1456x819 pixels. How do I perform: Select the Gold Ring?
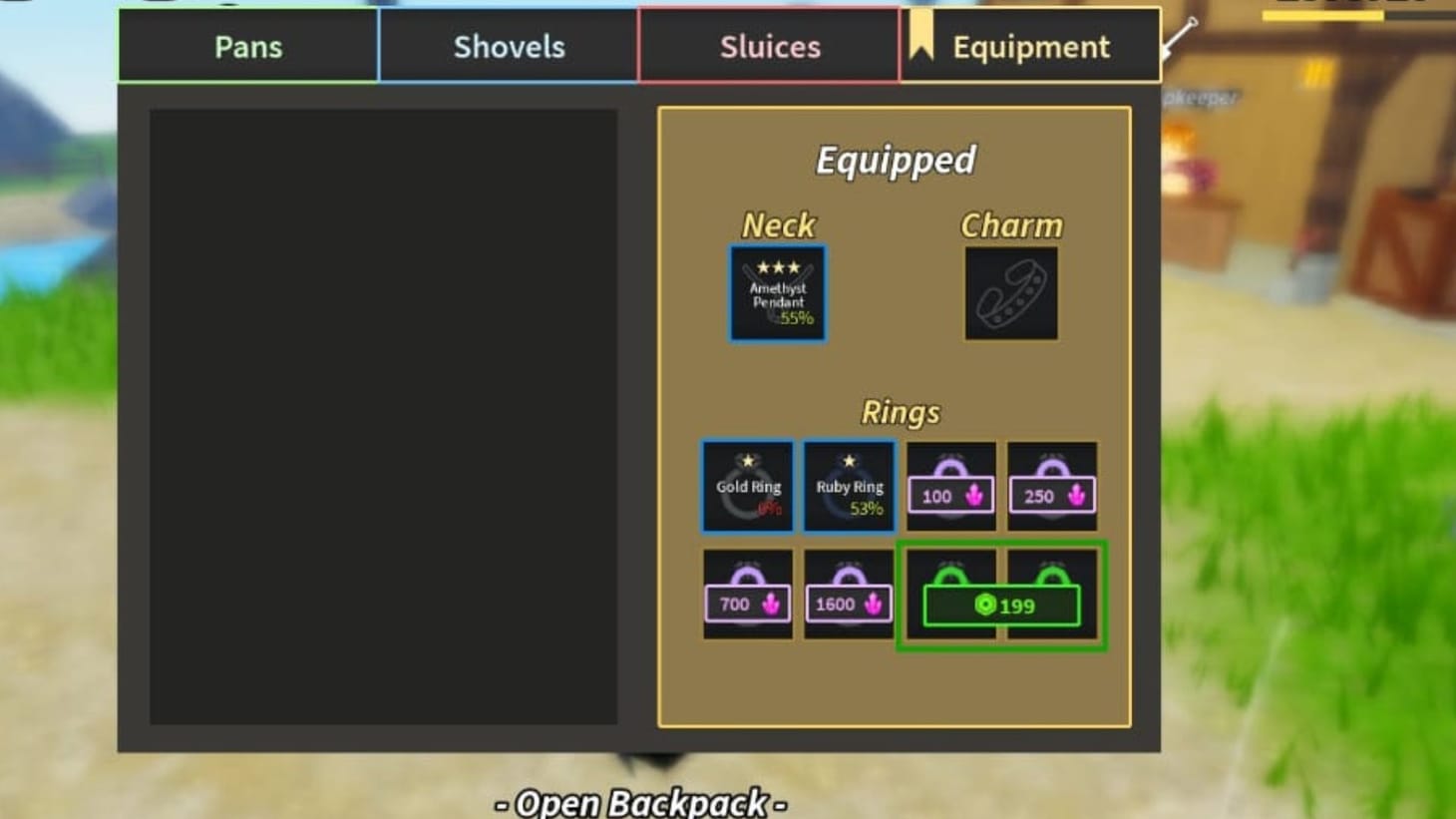[x=747, y=486]
